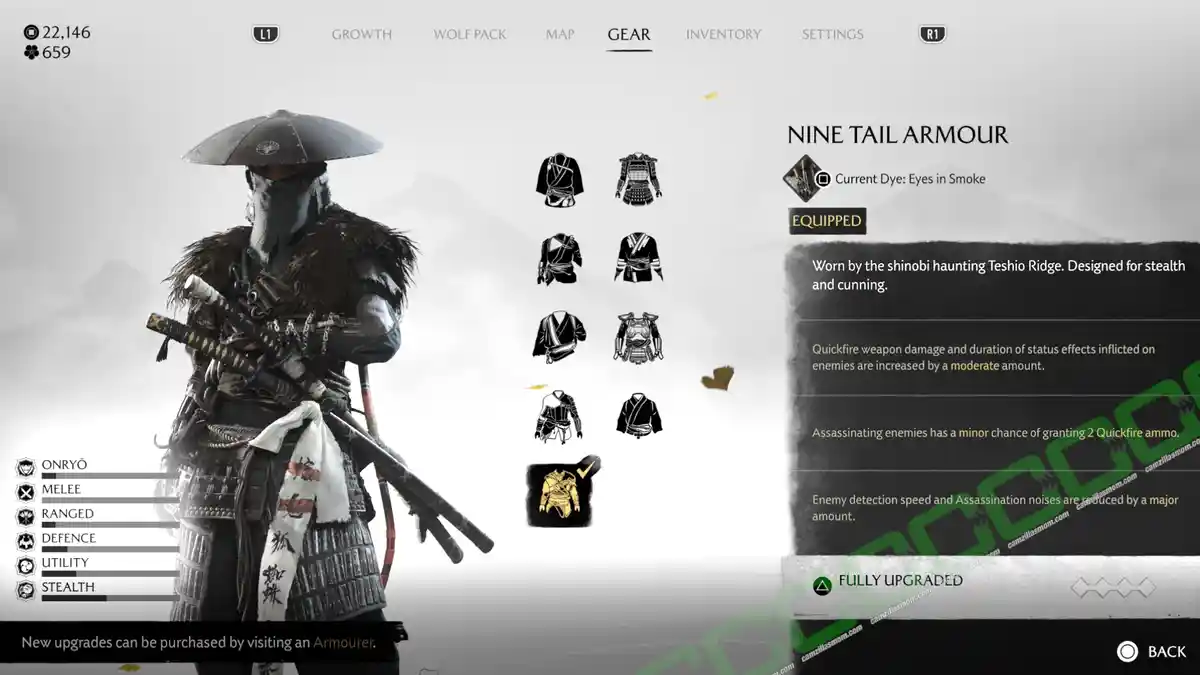Click the Eyes in Smoke dye icon
The width and height of the screenshot is (1200, 675).
[803, 178]
